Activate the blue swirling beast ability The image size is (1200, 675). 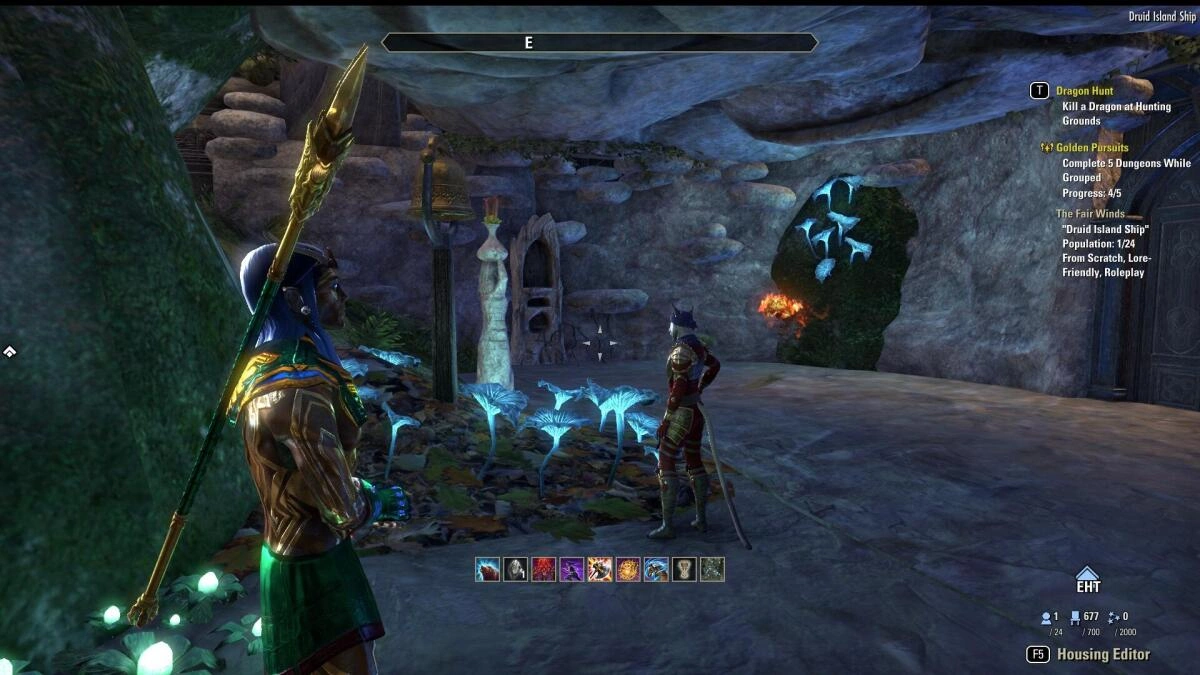pos(656,569)
